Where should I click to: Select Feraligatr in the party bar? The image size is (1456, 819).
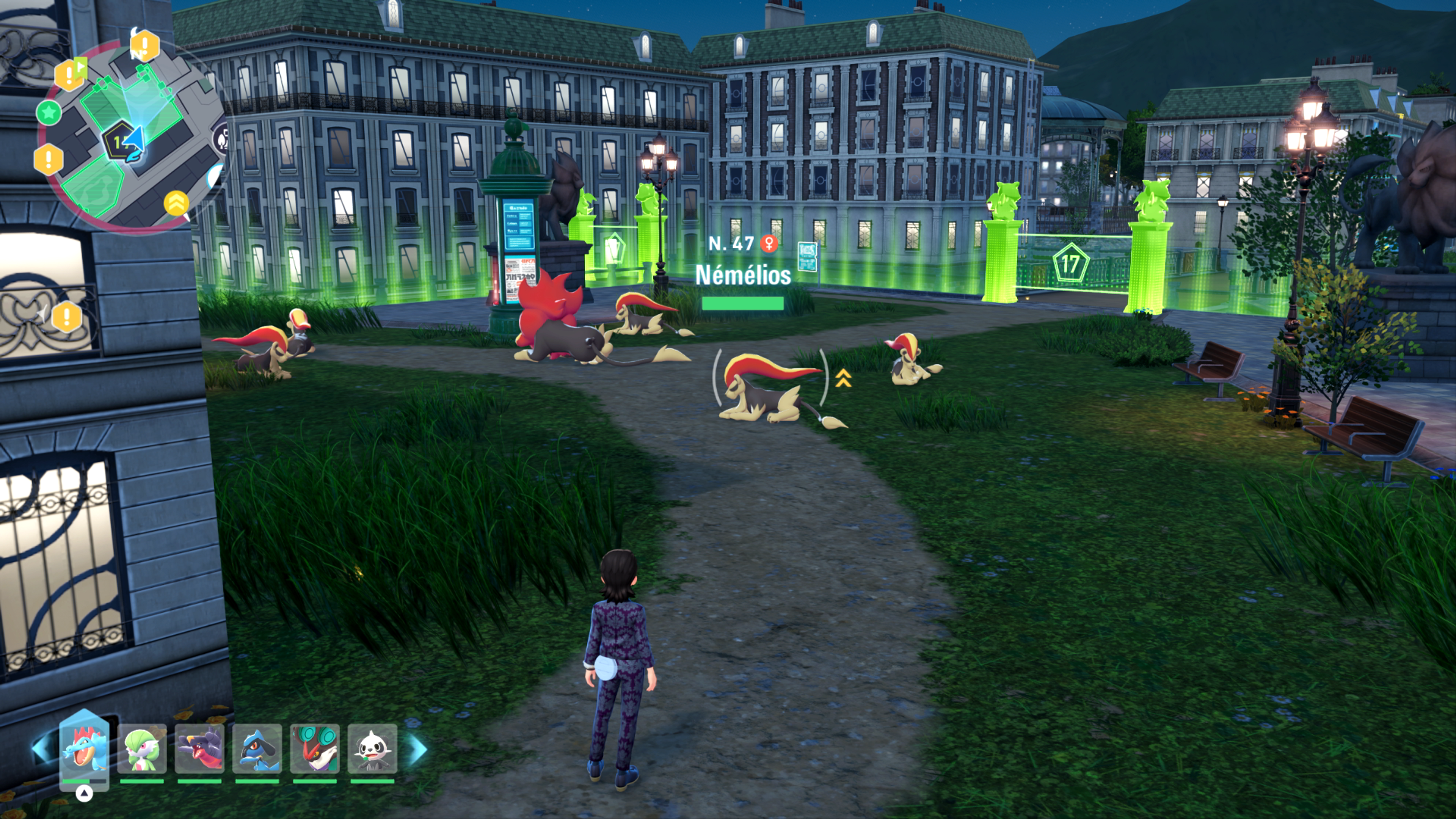click(84, 749)
